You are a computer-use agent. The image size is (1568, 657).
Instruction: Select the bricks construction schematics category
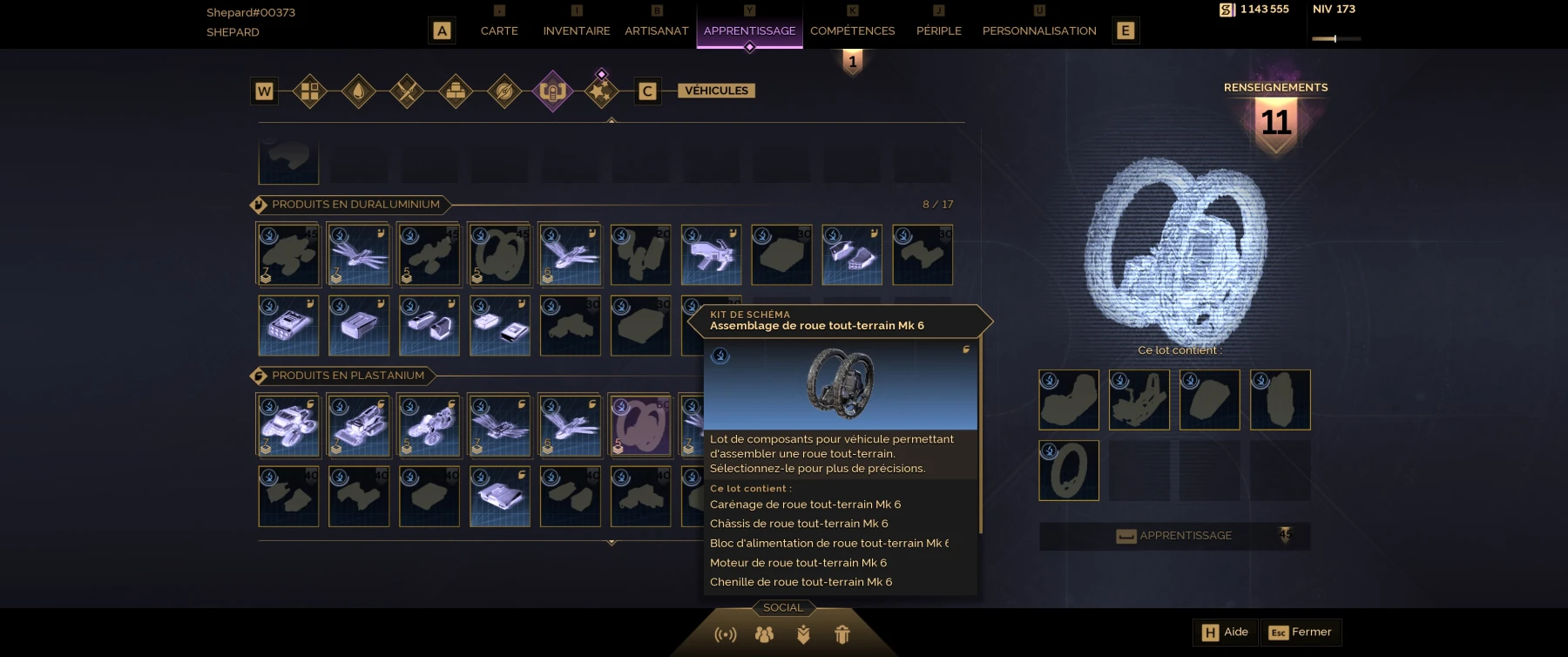click(x=456, y=91)
